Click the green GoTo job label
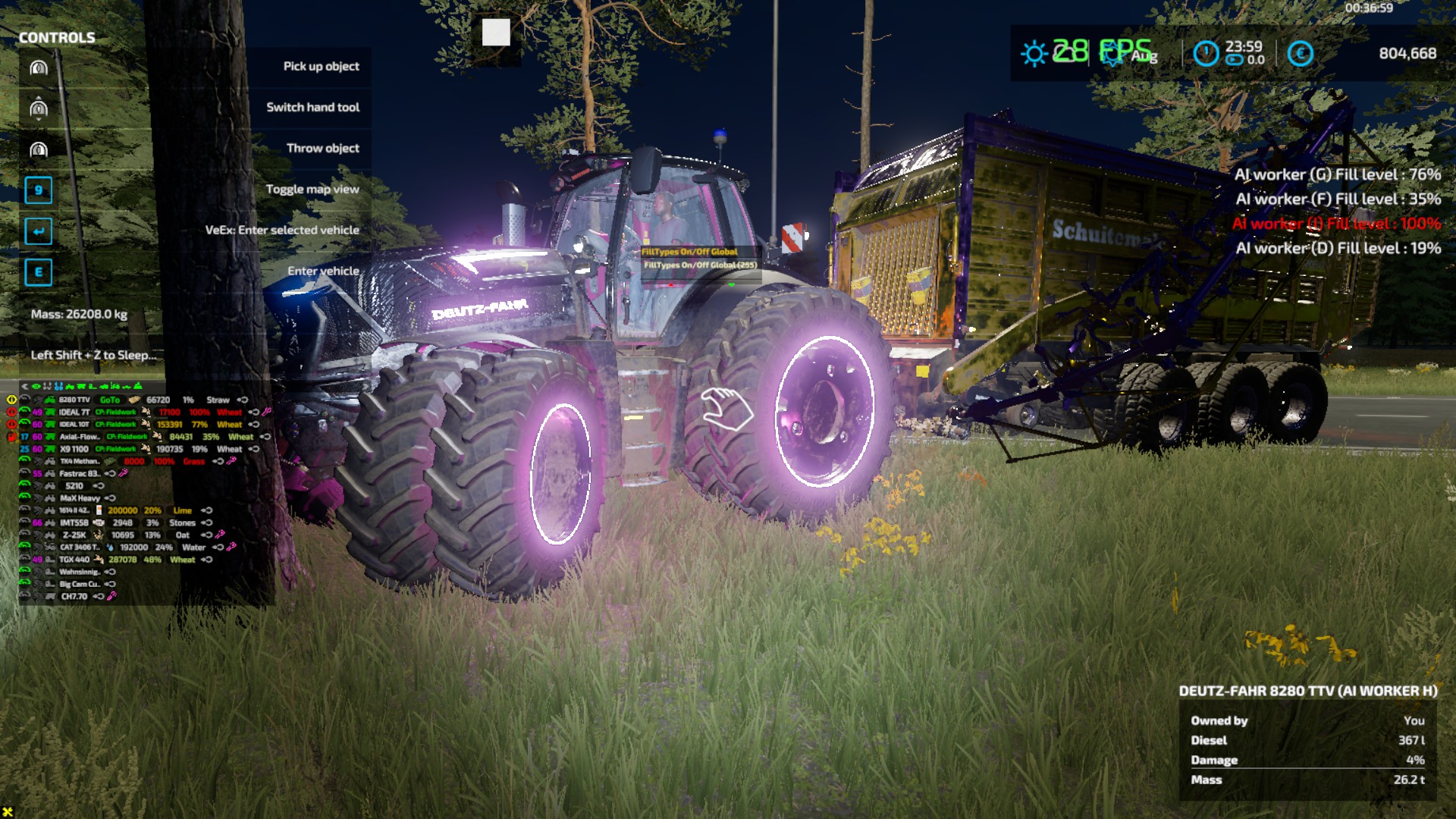The image size is (1456, 819). 109,400
